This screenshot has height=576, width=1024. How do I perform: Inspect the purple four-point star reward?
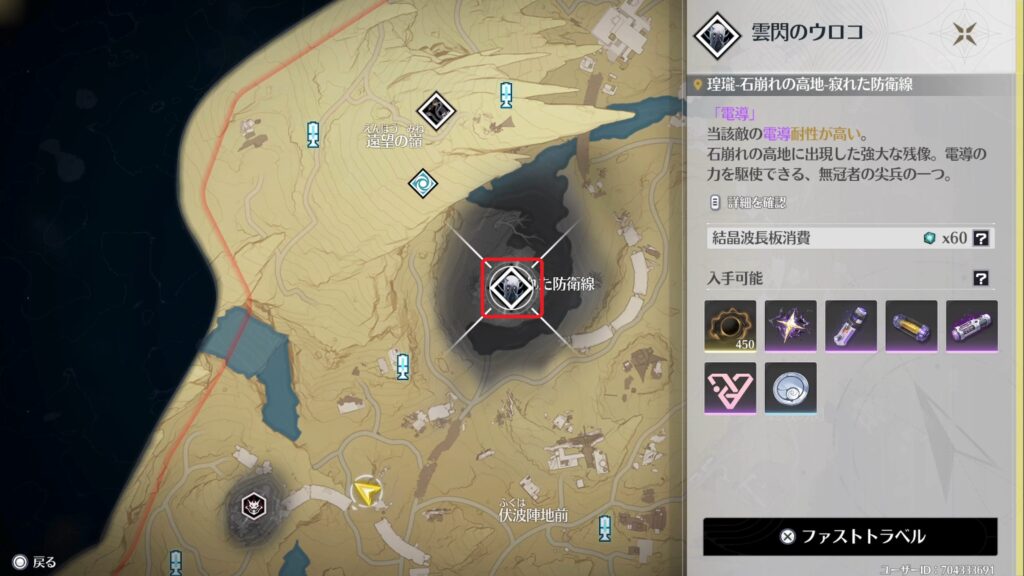[791, 327]
